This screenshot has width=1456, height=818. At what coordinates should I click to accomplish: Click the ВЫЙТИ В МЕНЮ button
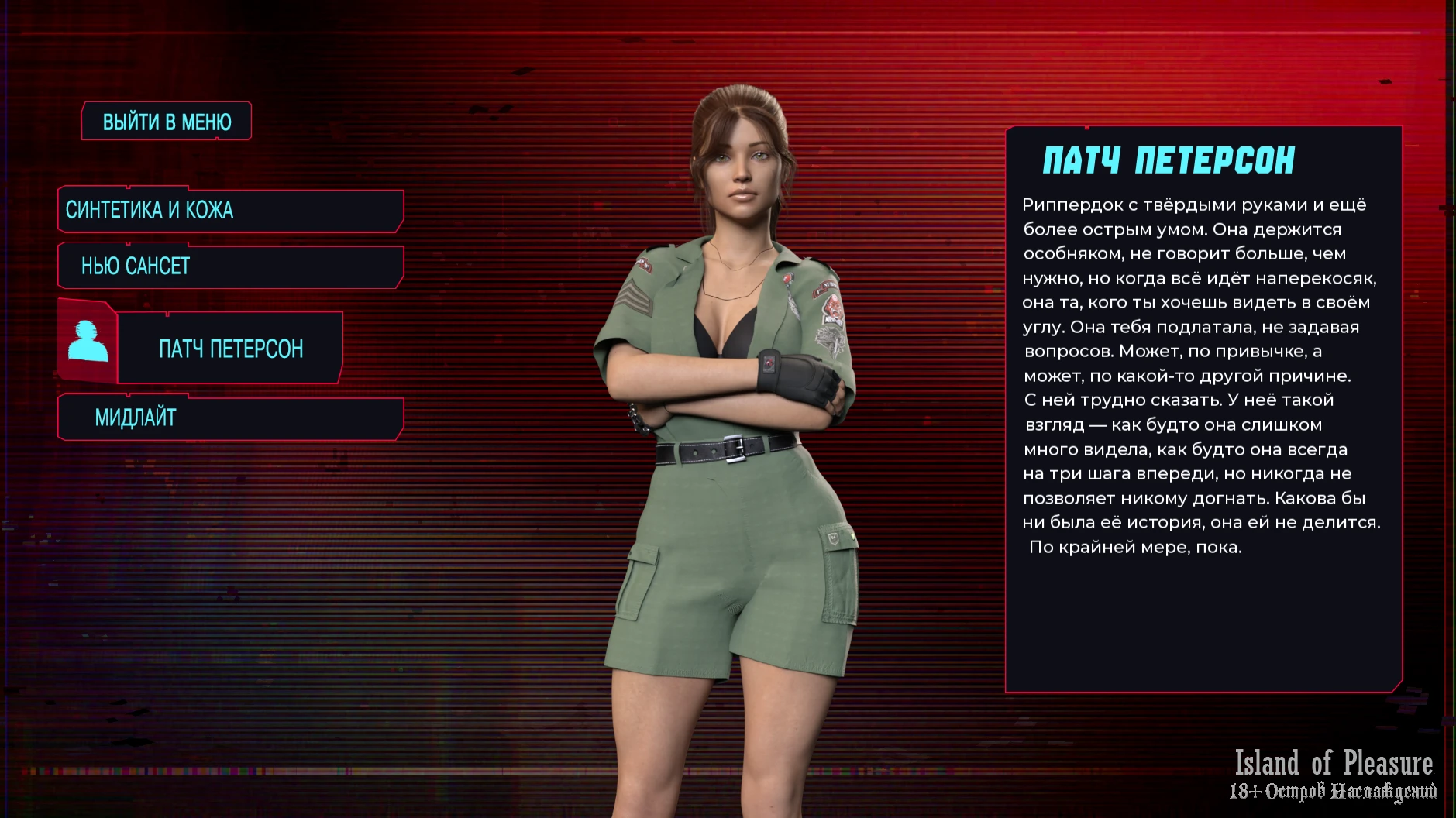tap(167, 122)
